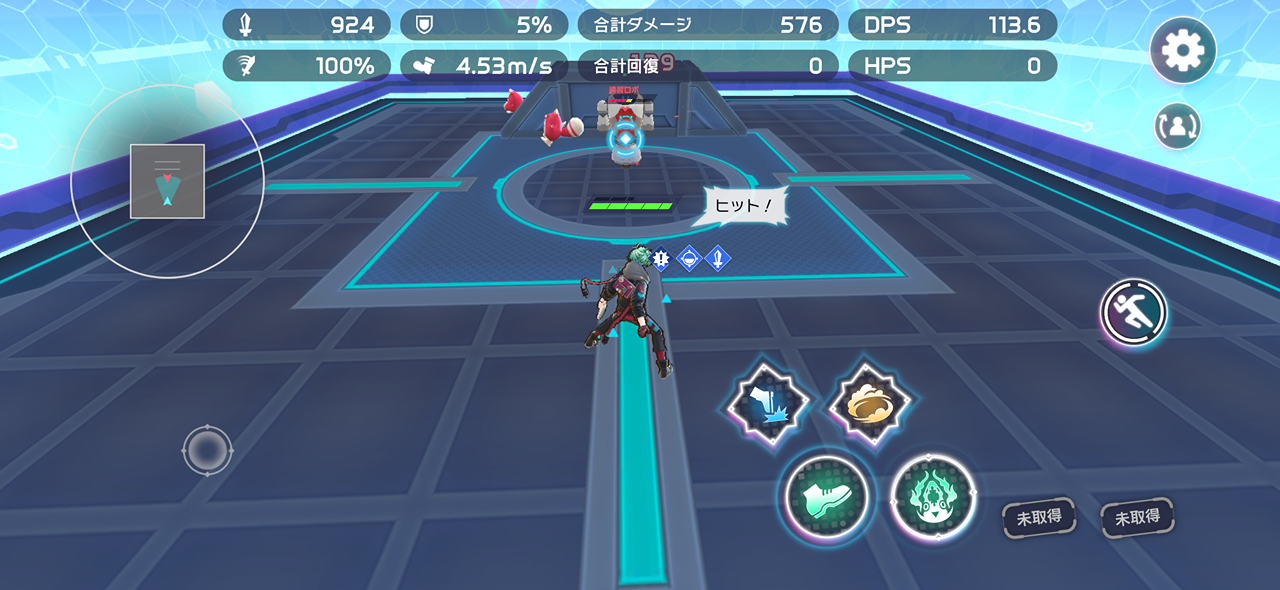Click the minimap square
Image resolution: width=1280 pixels, height=590 pixels.
(167, 181)
